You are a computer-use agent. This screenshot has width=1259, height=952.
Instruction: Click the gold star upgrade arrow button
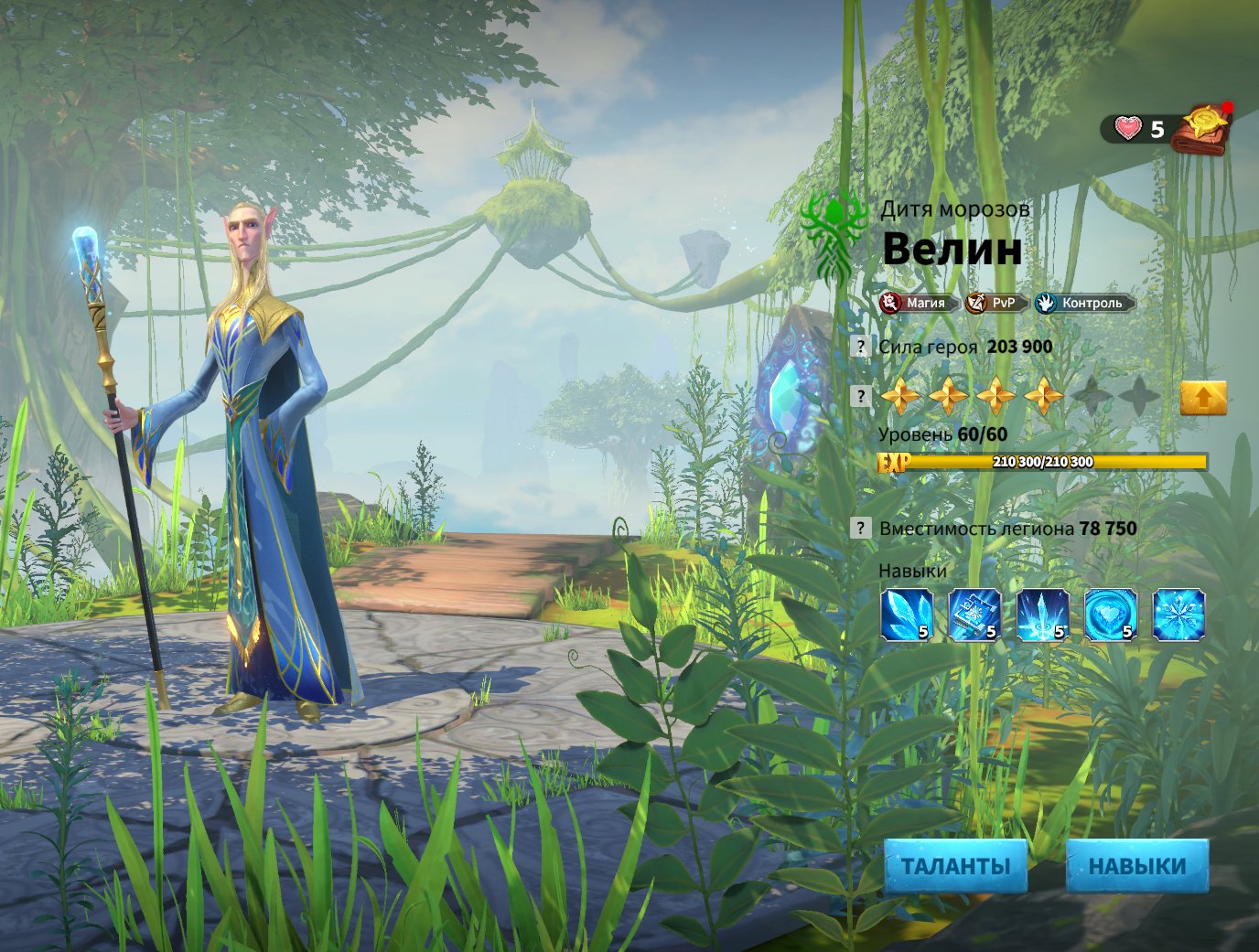pyautogui.click(x=1202, y=398)
